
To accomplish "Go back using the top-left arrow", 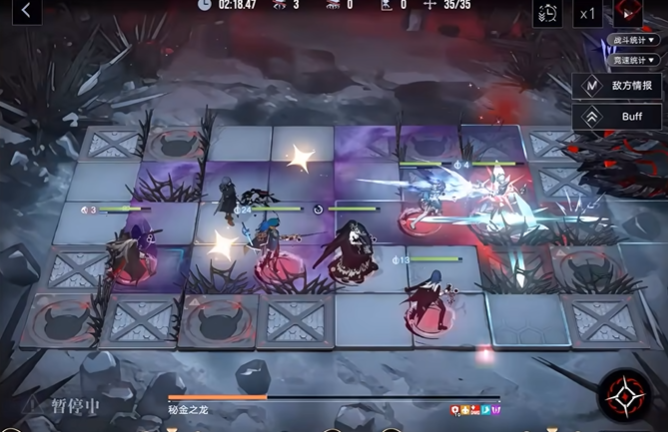I will coord(26,11).
